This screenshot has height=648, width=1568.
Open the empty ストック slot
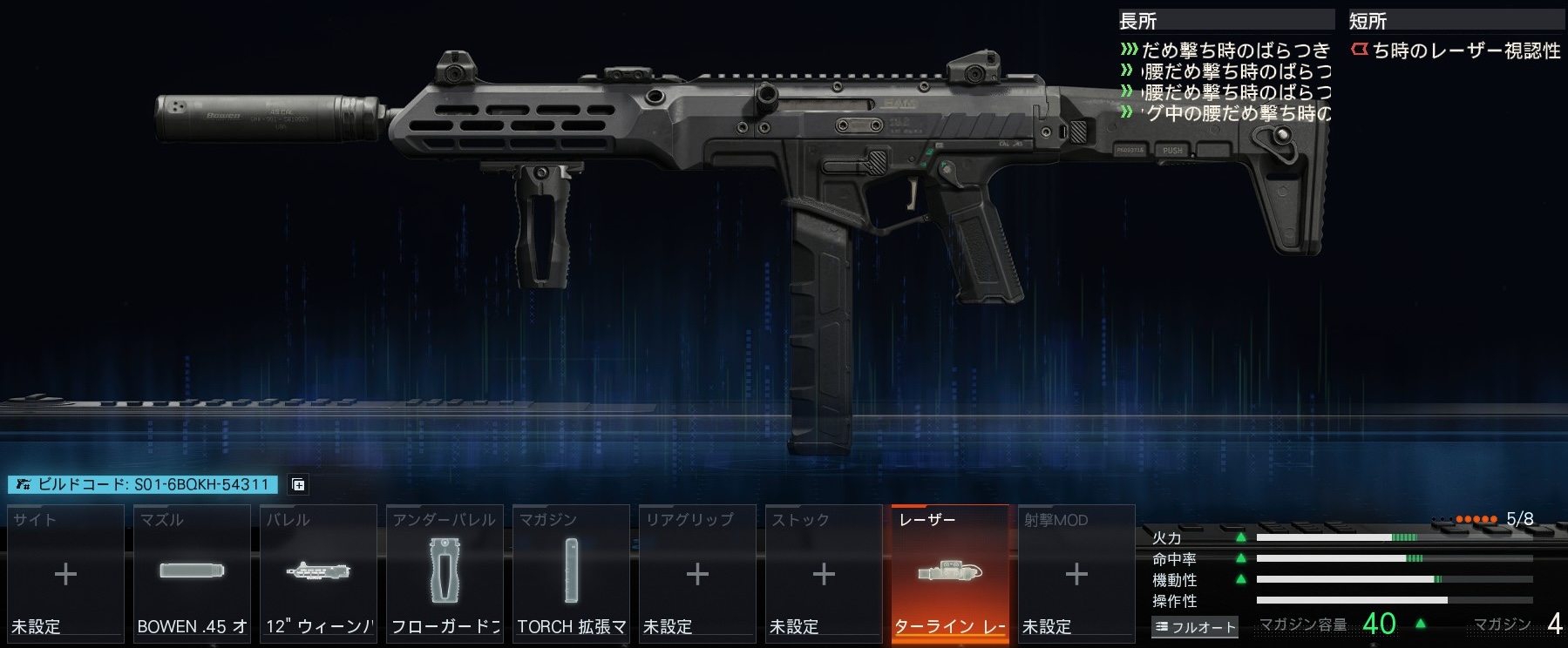(x=824, y=573)
